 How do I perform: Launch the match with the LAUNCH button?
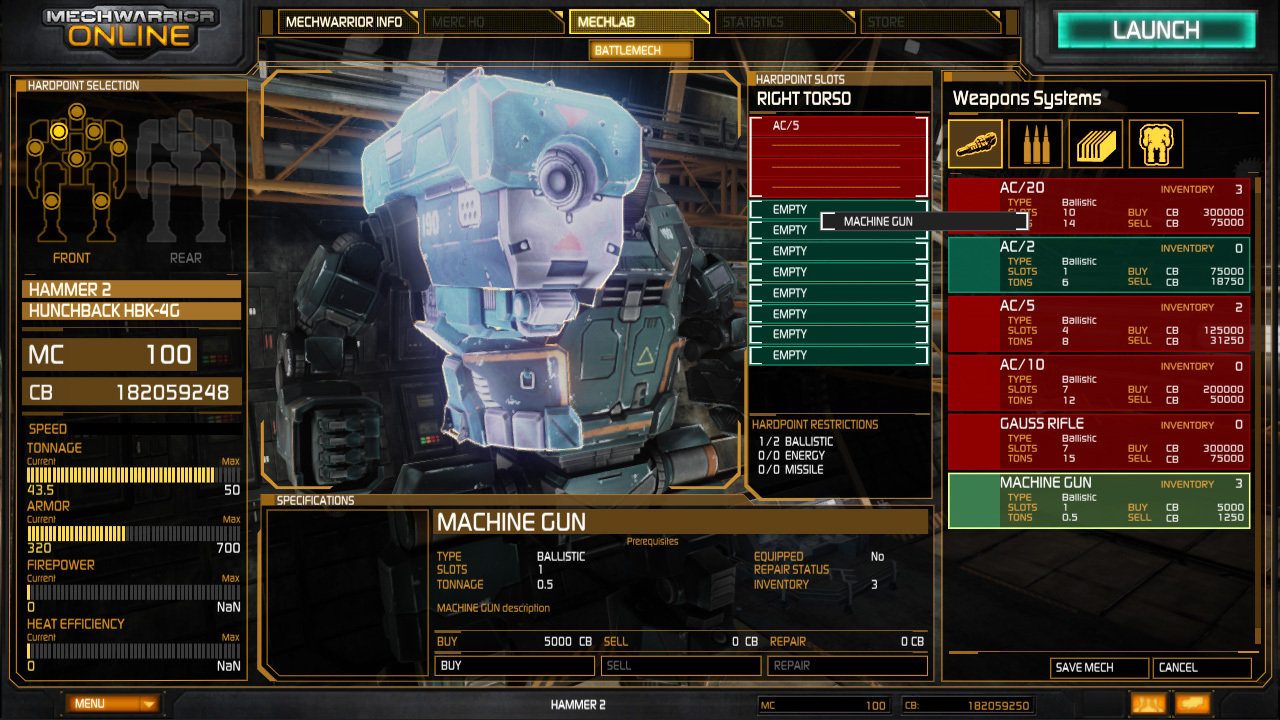[x=1156, y=30]
